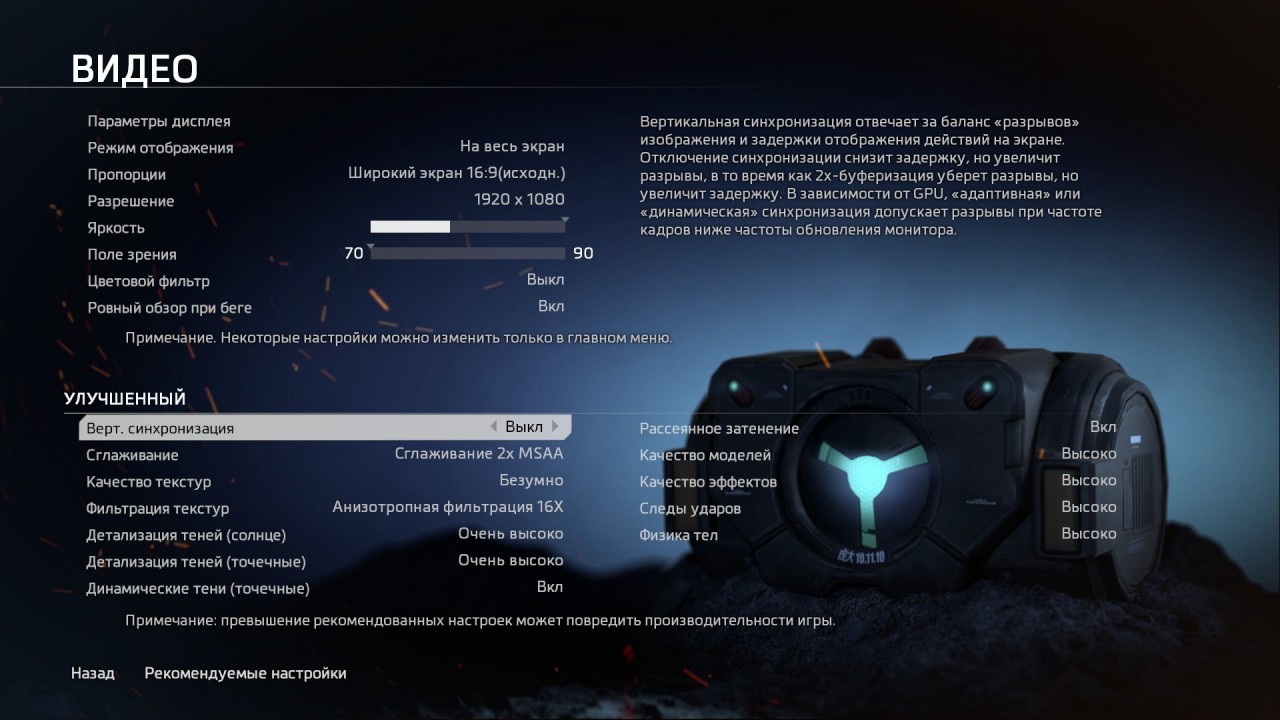Select the УЛУЧШЕННЫЙ section header
Image resolution: width=1280 pixels, height=720 pixels.
pyautogui.click(x=124, y=398)
